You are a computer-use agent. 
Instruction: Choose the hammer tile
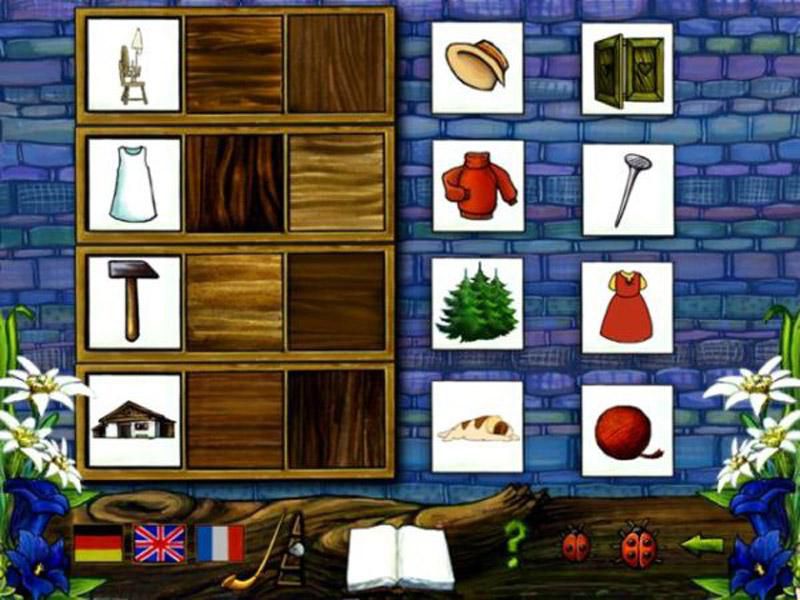[x=134, y=302]
